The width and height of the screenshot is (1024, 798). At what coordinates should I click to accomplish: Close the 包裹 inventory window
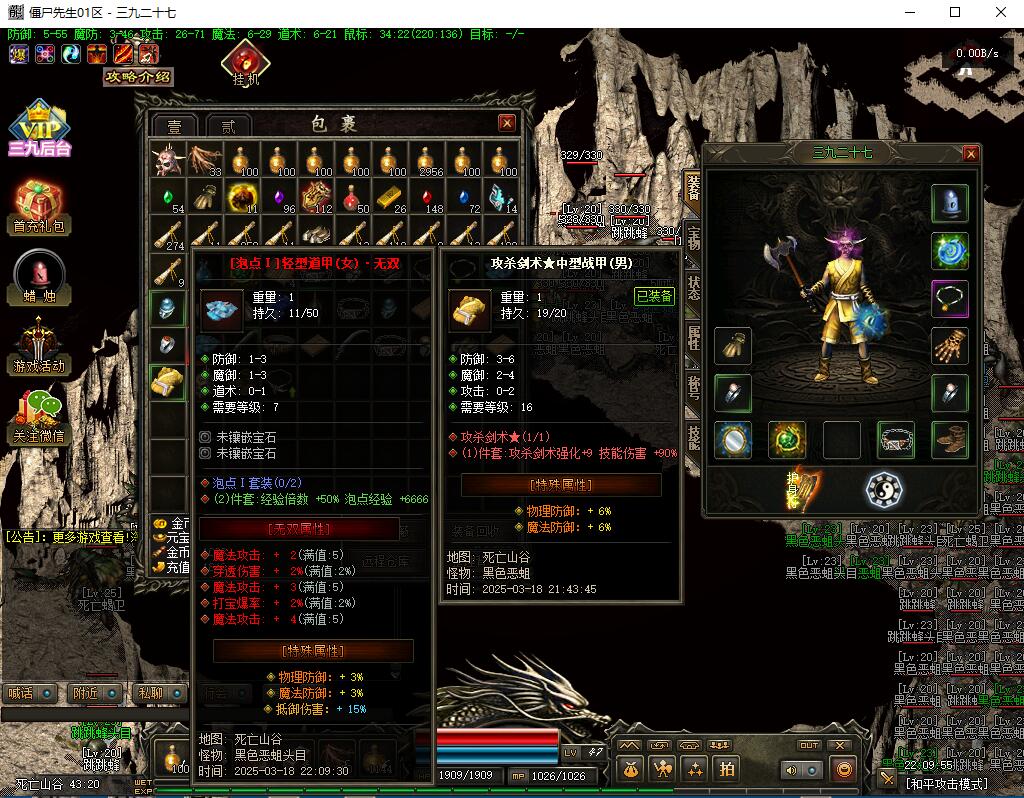pyautogui.click(x=507, y=123)
